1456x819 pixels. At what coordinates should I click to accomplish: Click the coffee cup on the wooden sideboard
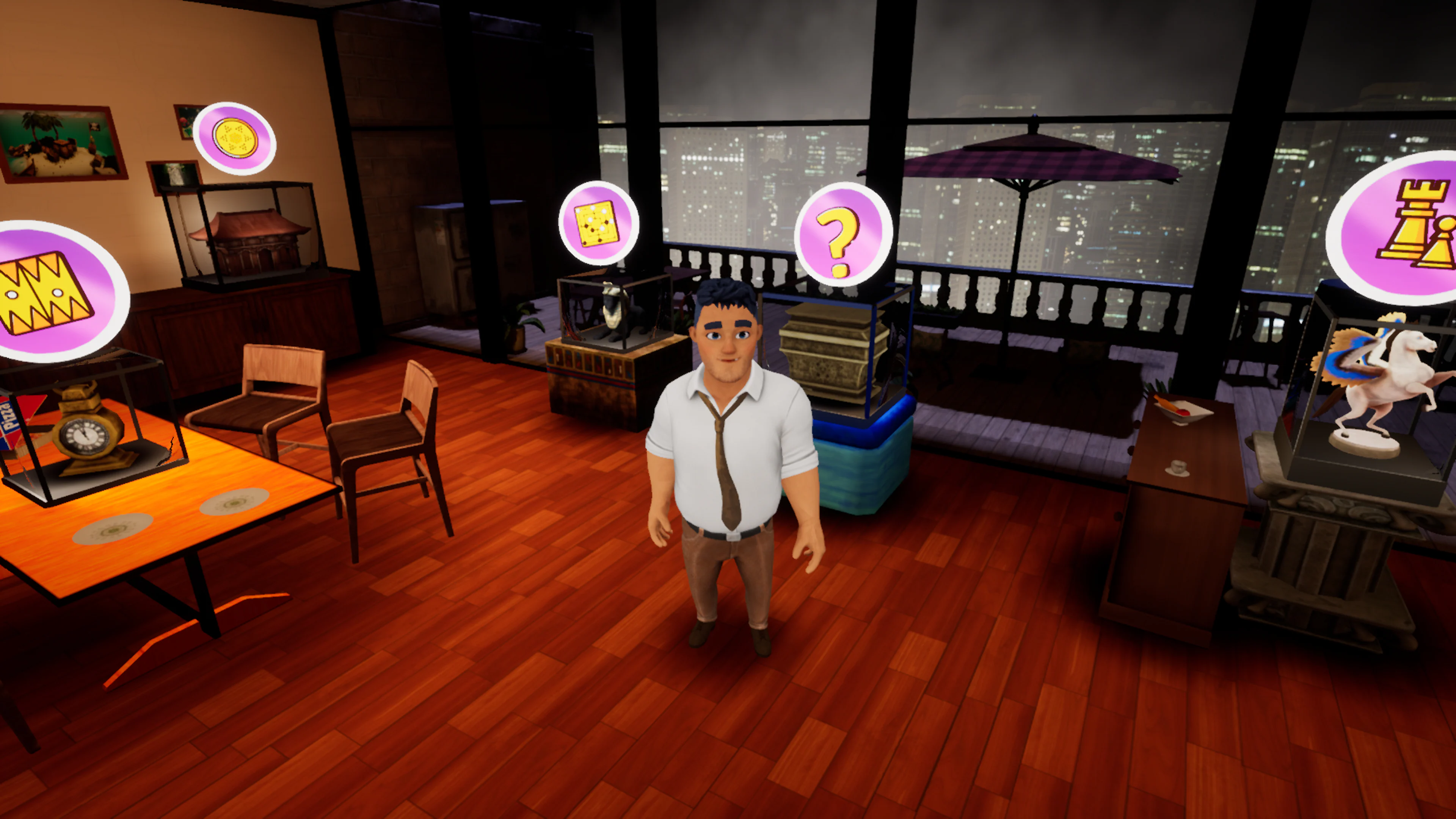(1178, 469)
